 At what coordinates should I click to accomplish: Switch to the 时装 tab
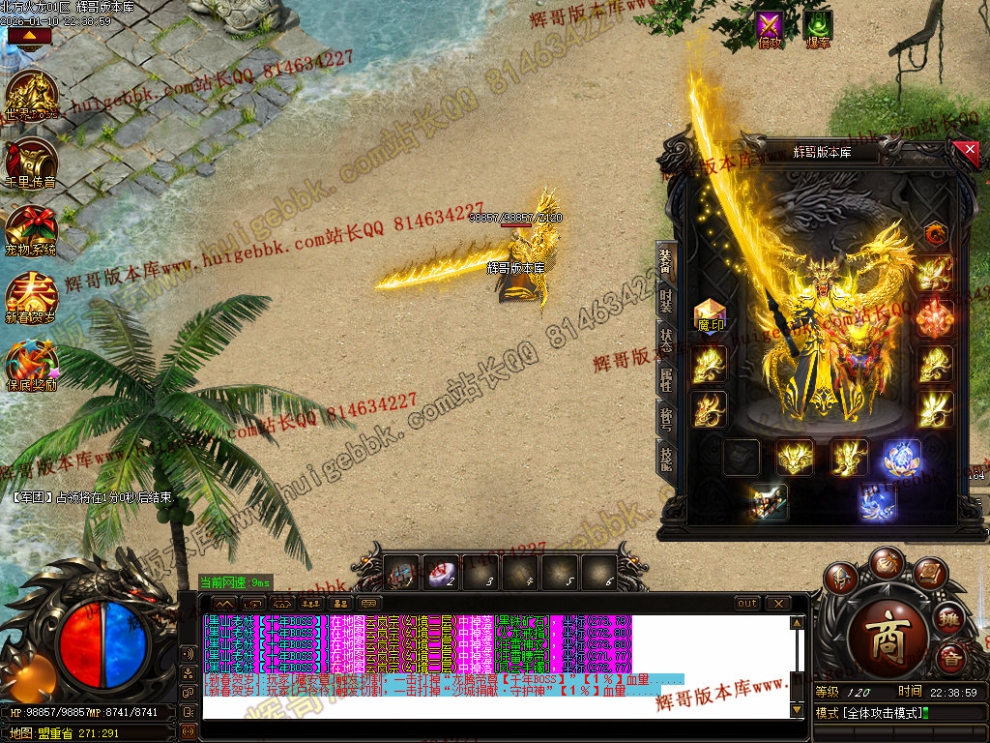[x=667, y=300]
